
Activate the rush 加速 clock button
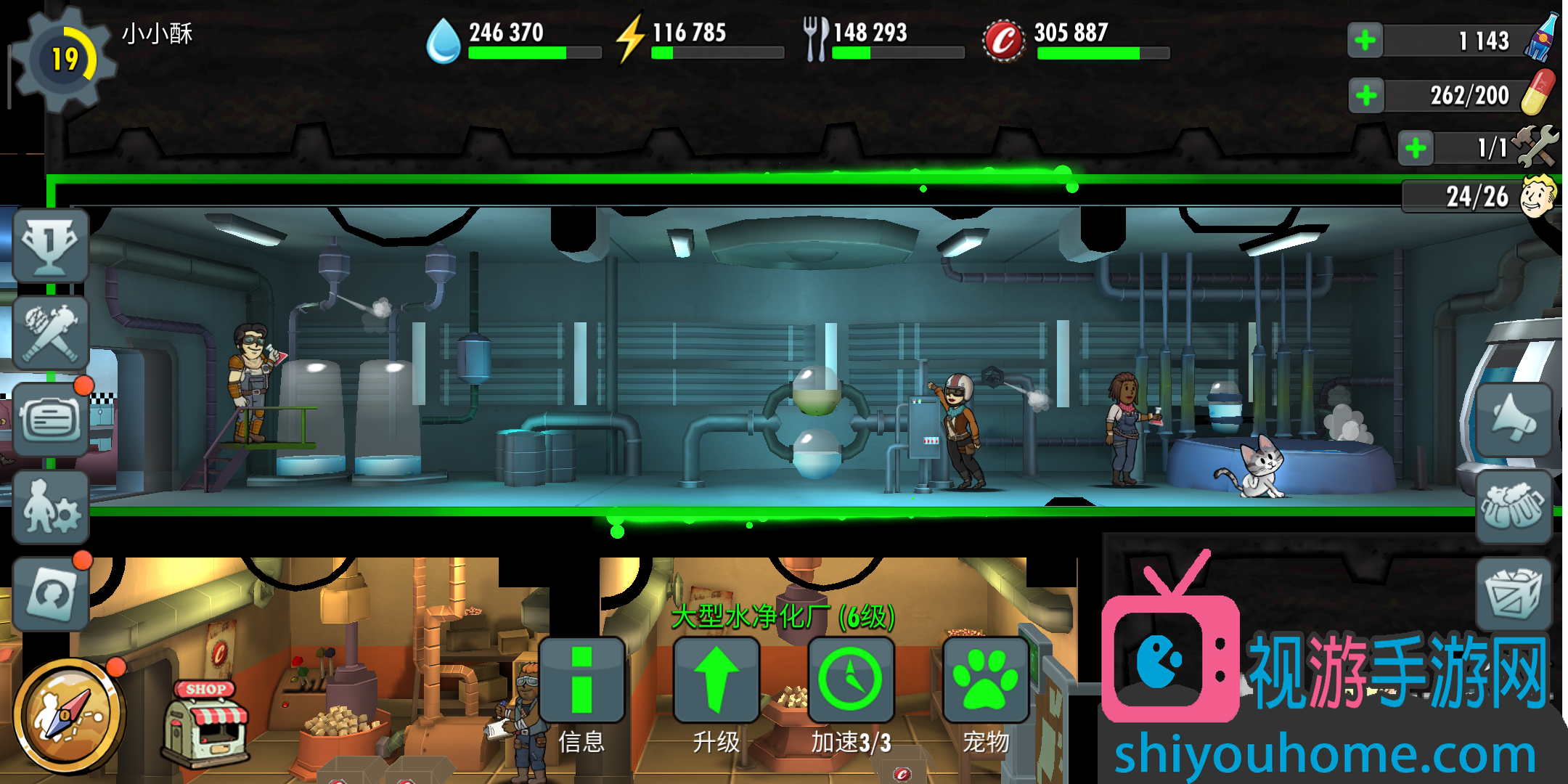851,680
